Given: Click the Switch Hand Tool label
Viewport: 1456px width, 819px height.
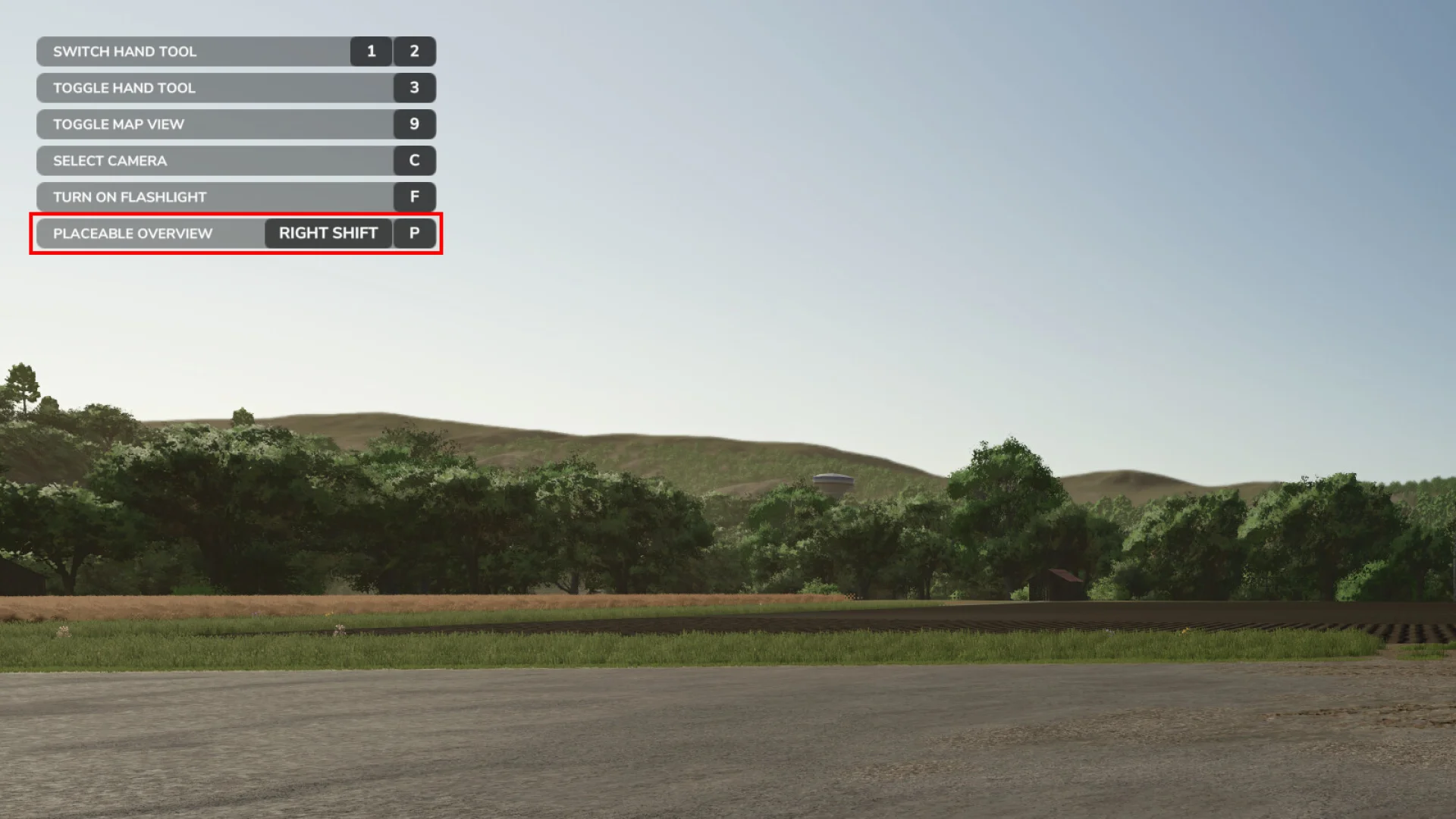Looking at the screenshot, I should click(x=124, y=52).
